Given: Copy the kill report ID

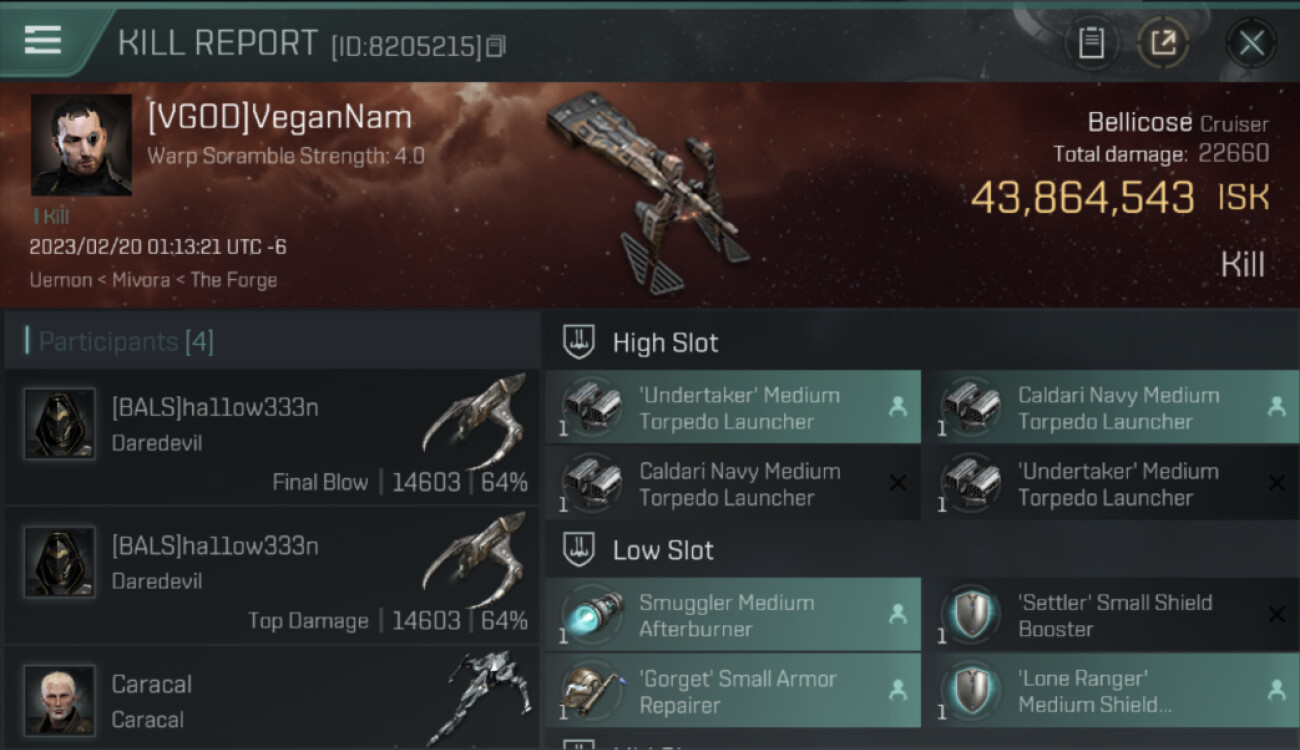Looking at the screenshot, I should pyautogui.click(x=496, y=46).
